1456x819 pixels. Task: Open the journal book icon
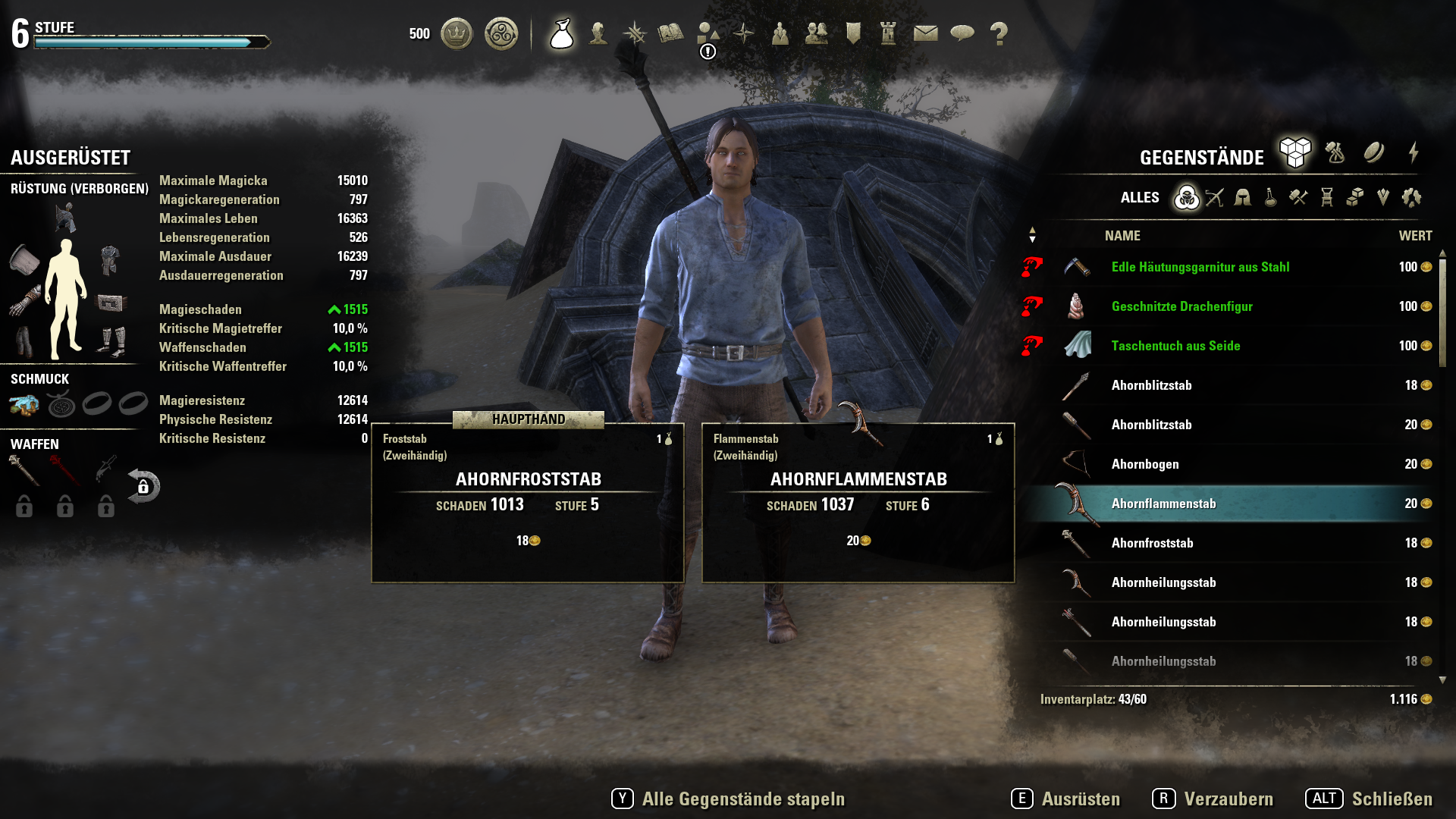[670, 33]
